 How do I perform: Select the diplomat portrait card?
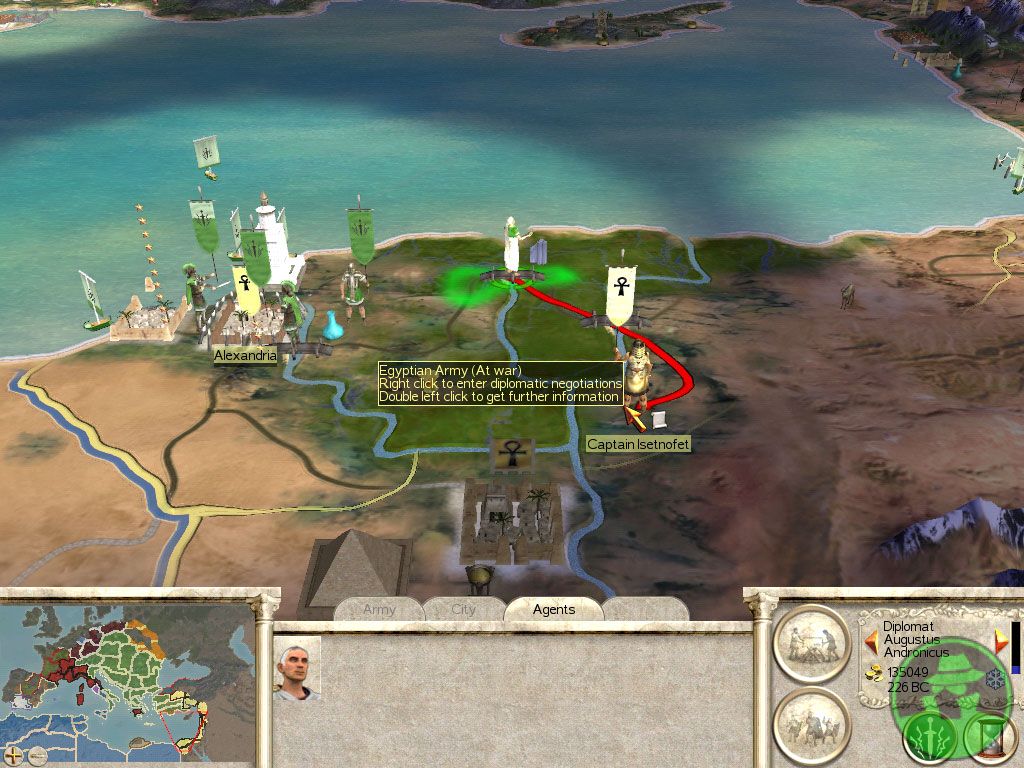[297, 667]
